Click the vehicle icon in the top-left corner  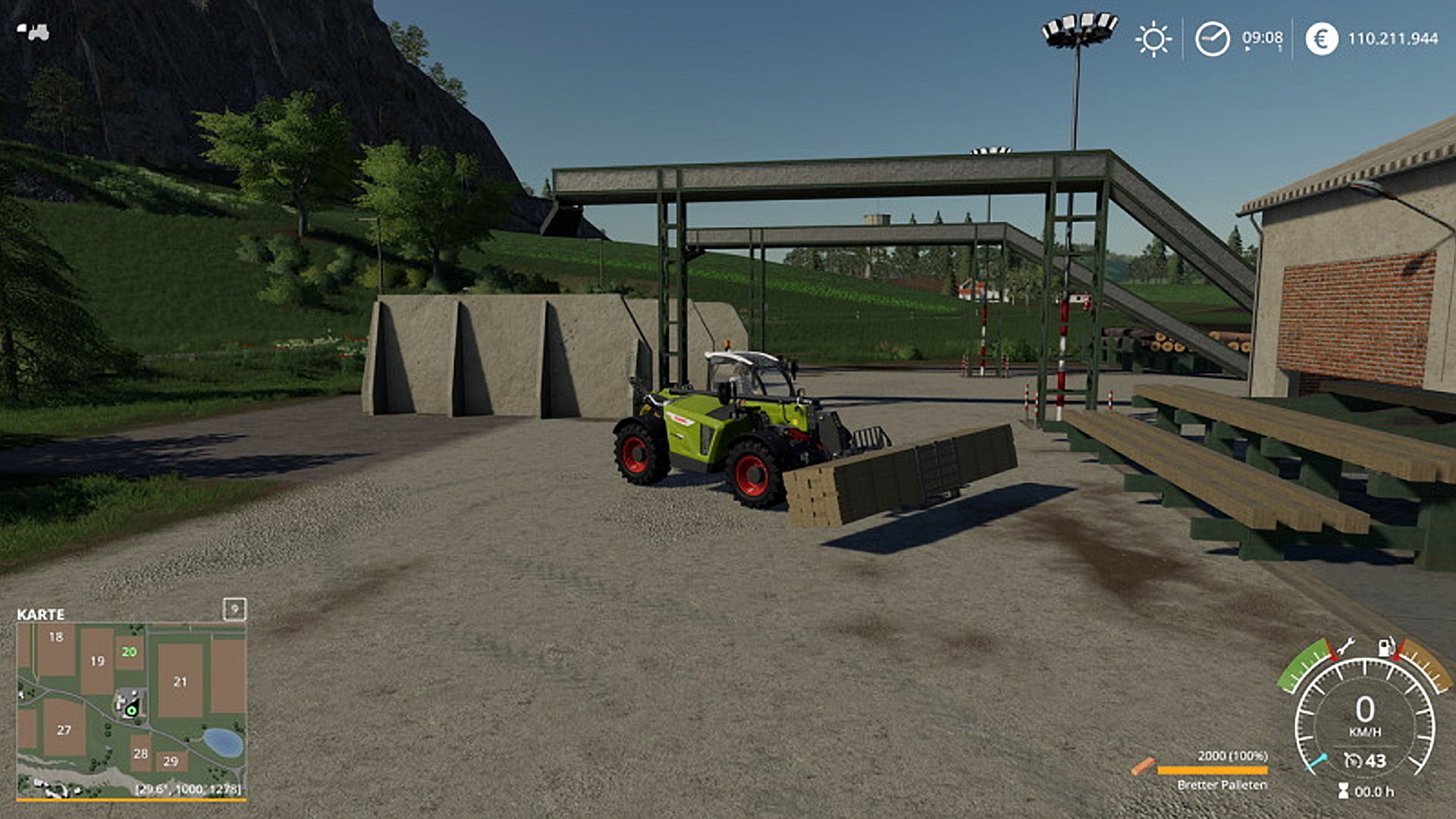tap(33, 32)
